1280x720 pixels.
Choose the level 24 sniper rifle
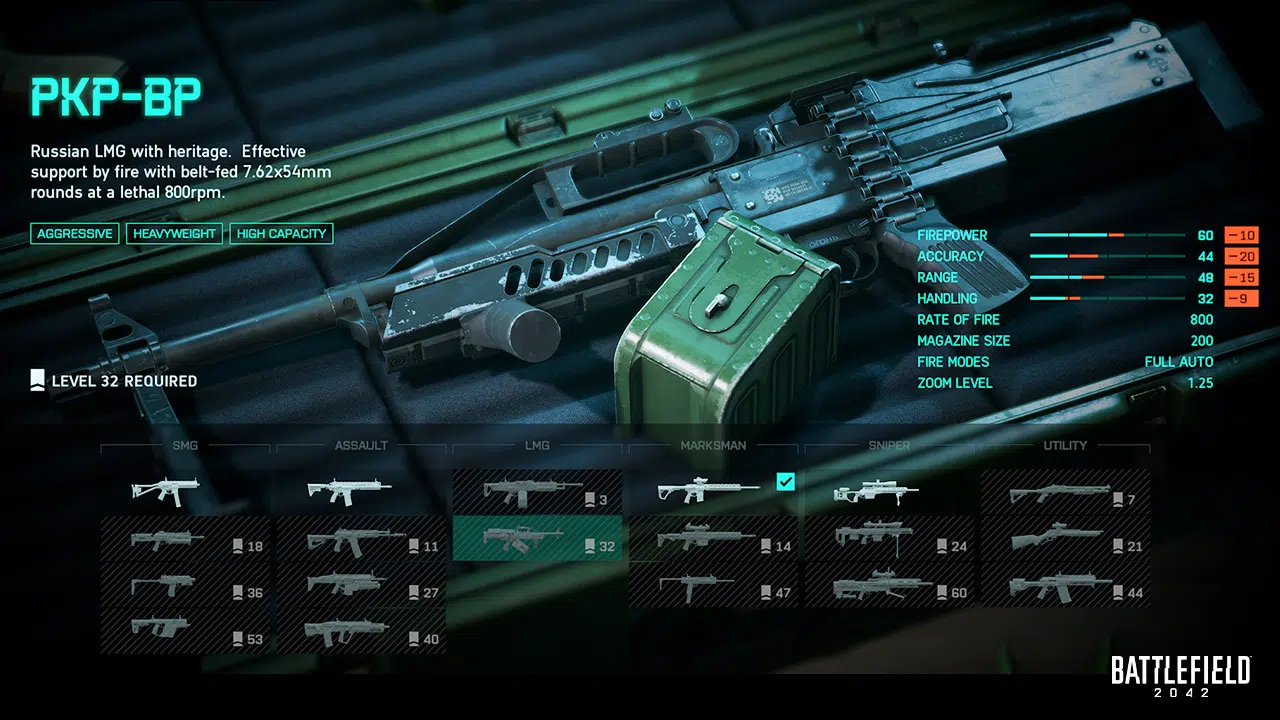889,540
